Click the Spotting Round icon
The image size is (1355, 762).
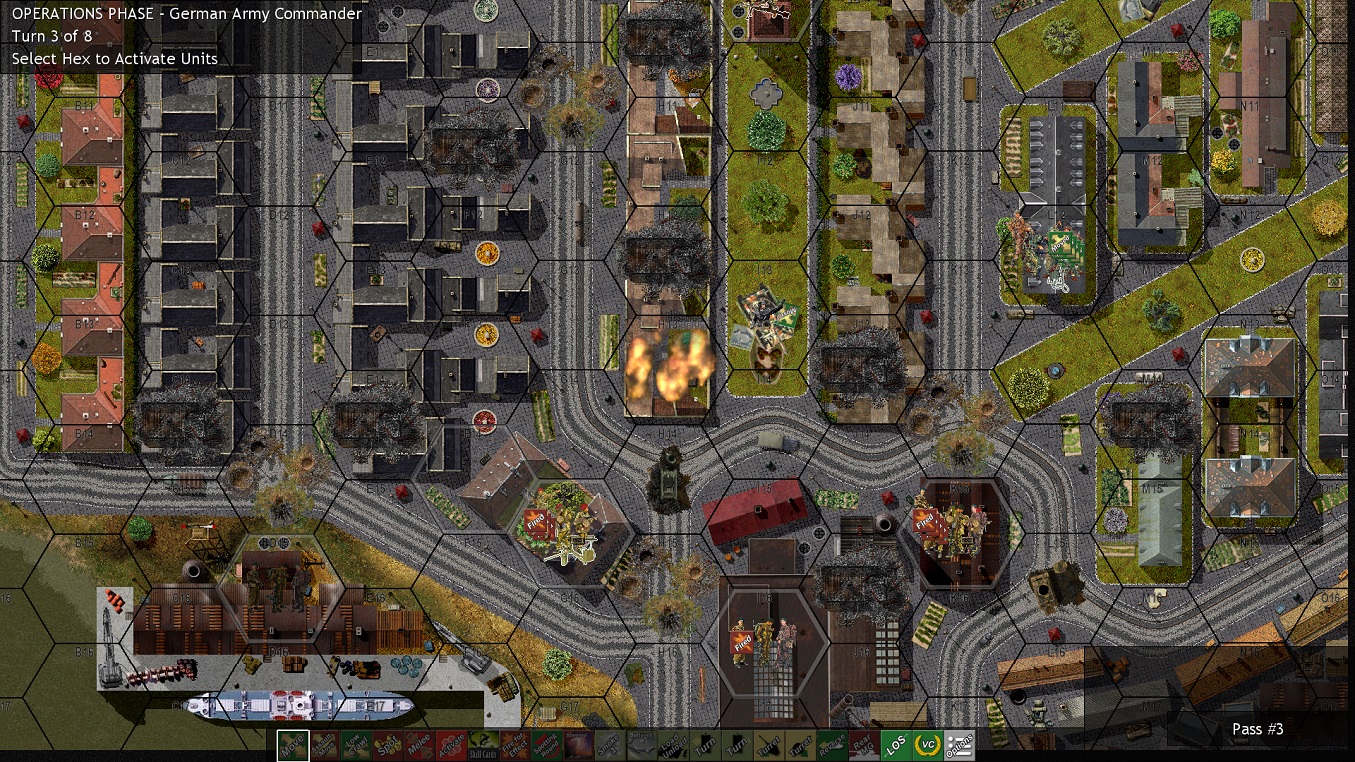tap(545, 745)
